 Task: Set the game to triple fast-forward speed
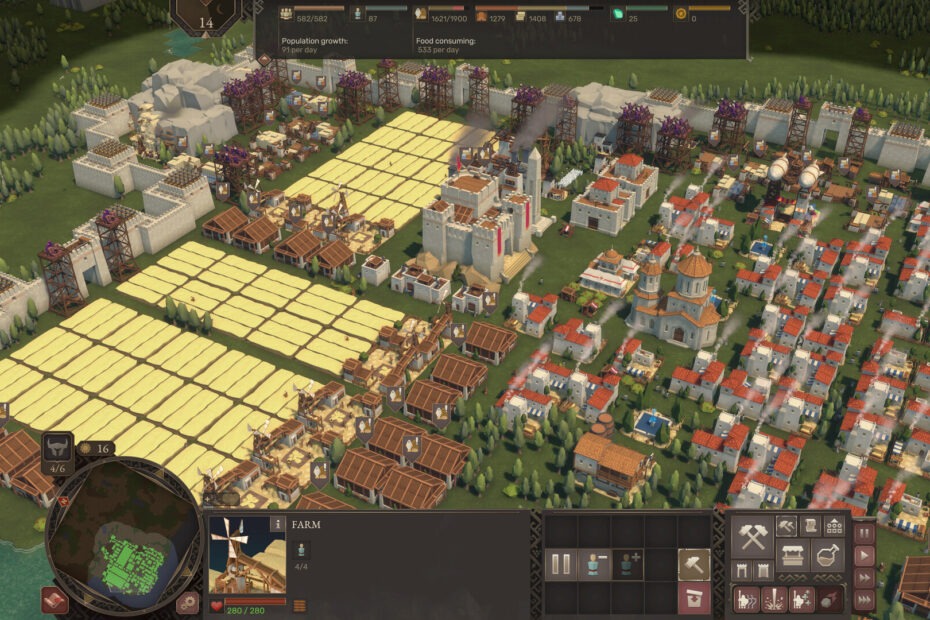click(864, 600)
